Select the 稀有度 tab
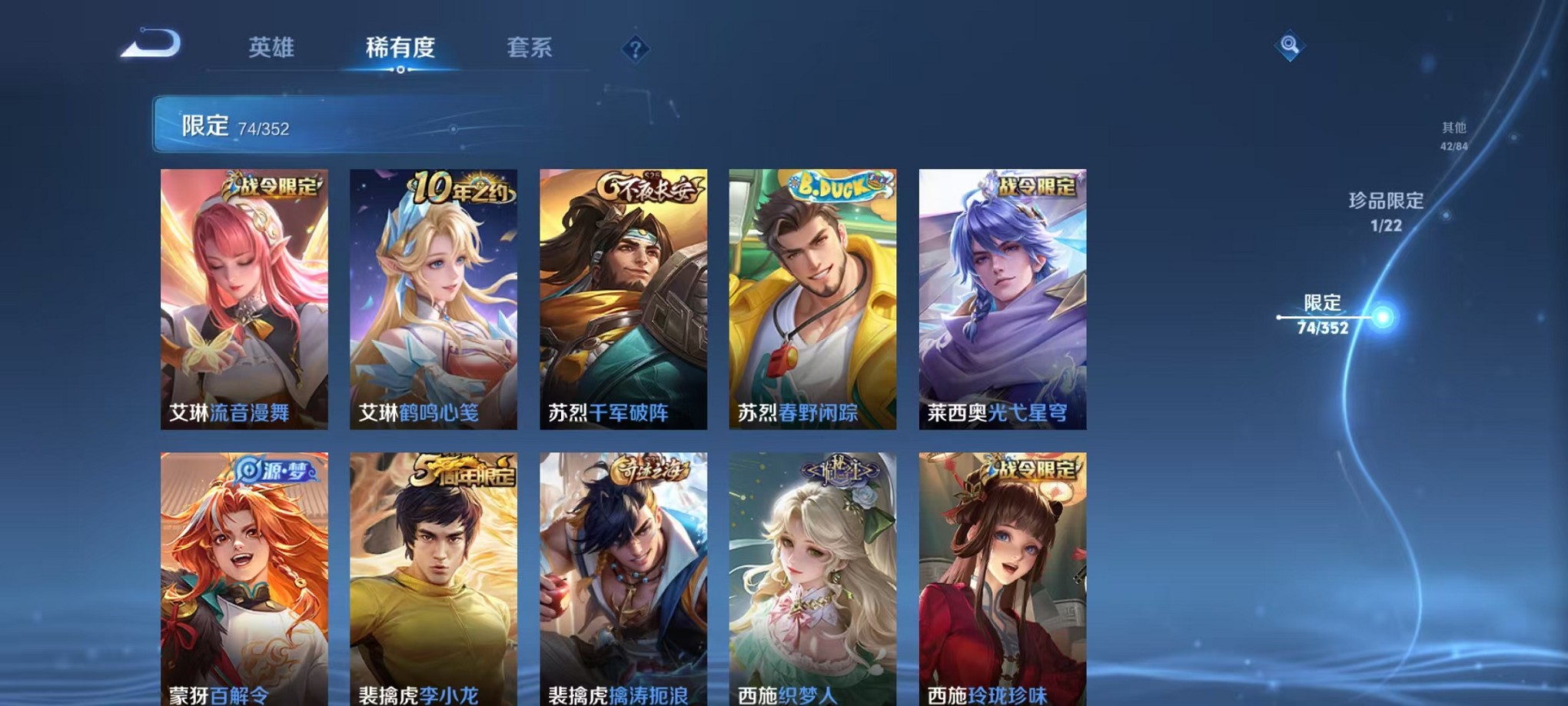Screen dimensions: 1568x706 (x=400, y=48)
